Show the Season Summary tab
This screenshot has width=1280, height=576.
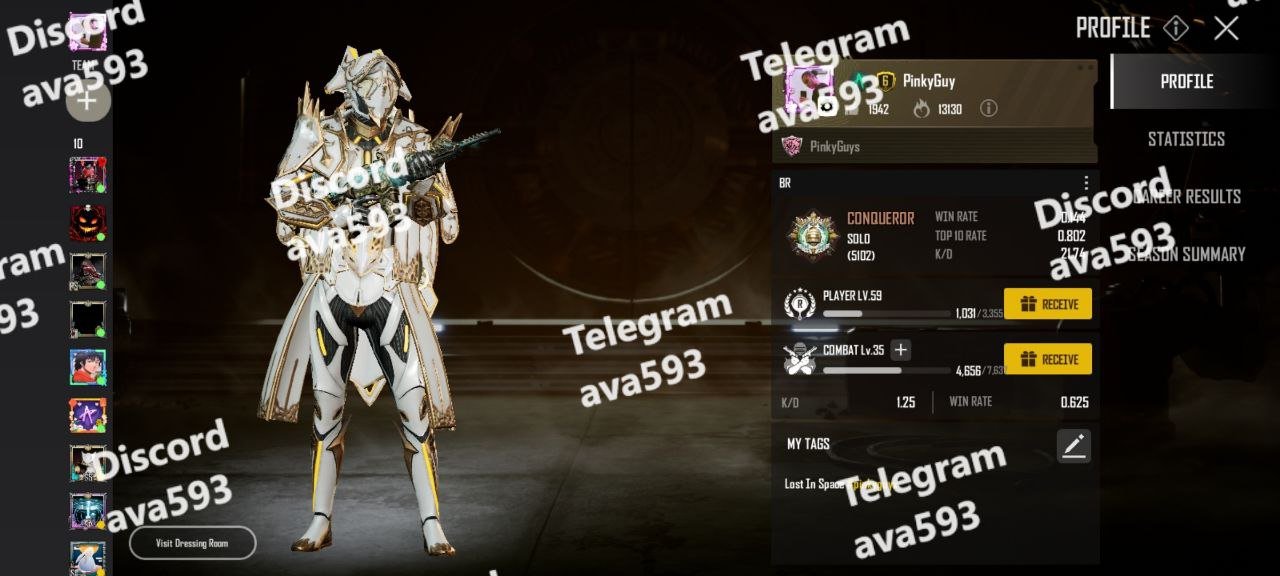pos(1186,254)
